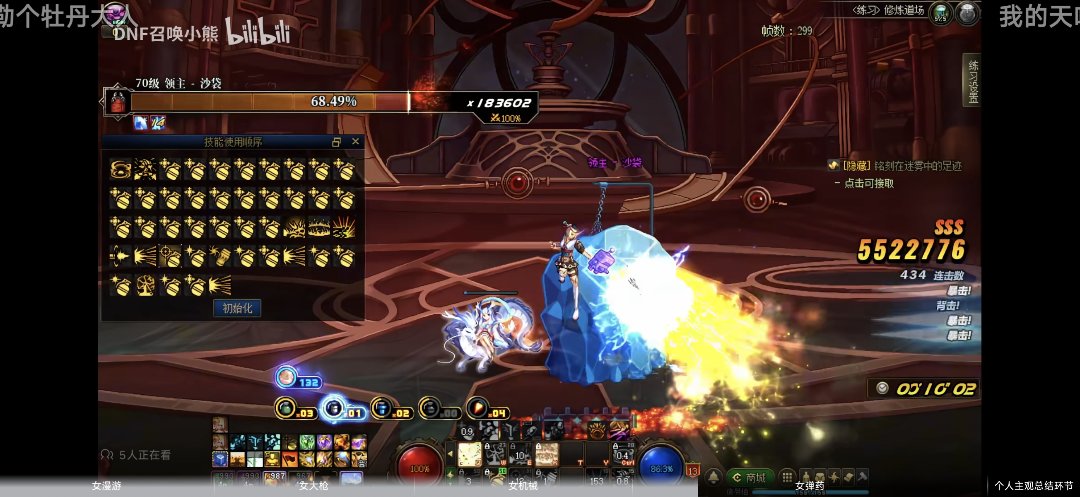Click the boss buff icon under the health bar
This screenshot has height=497, width=1080.
[141, 122]
